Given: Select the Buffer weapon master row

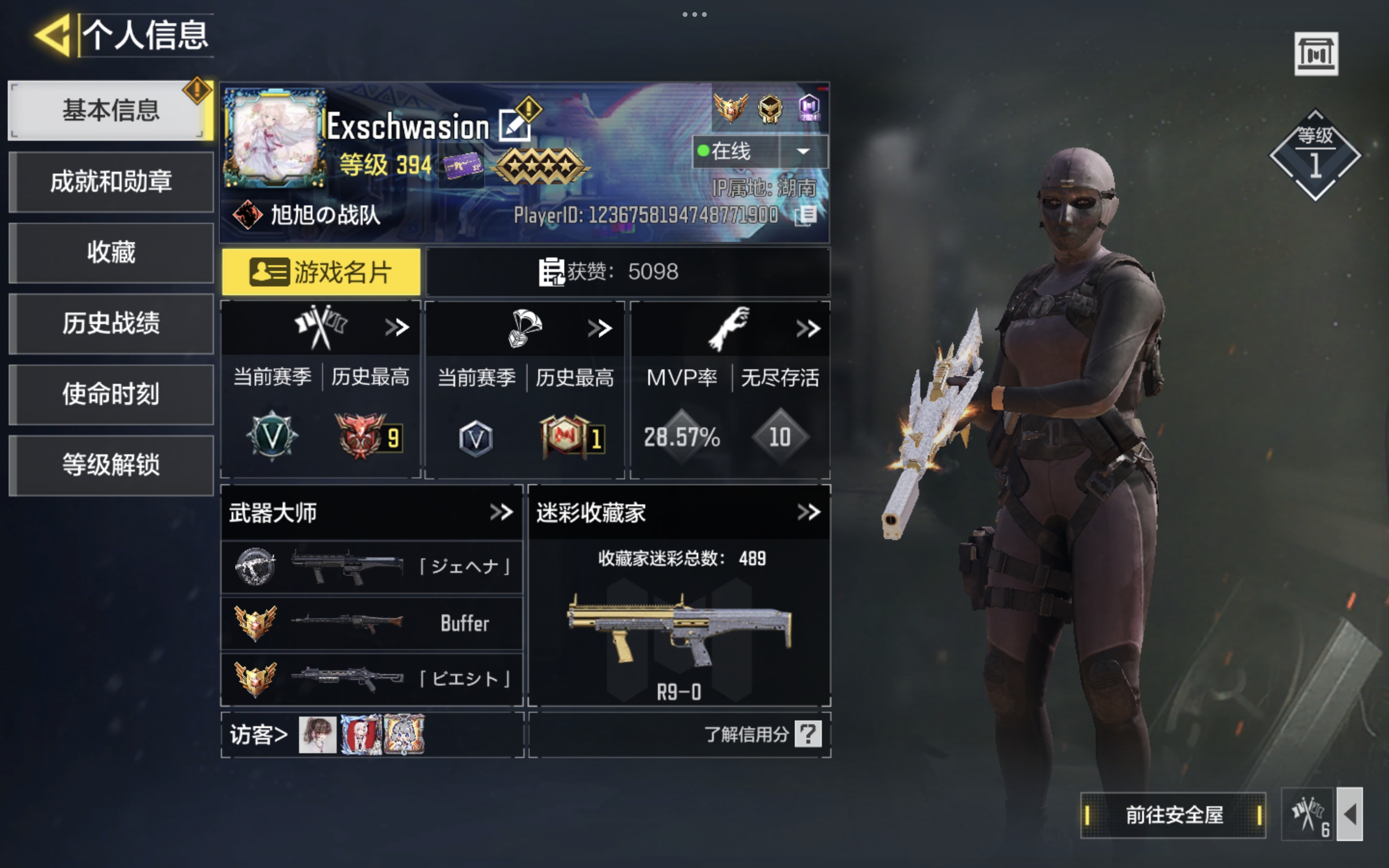Looking at the screenshot, I should [x=372, y=624].
